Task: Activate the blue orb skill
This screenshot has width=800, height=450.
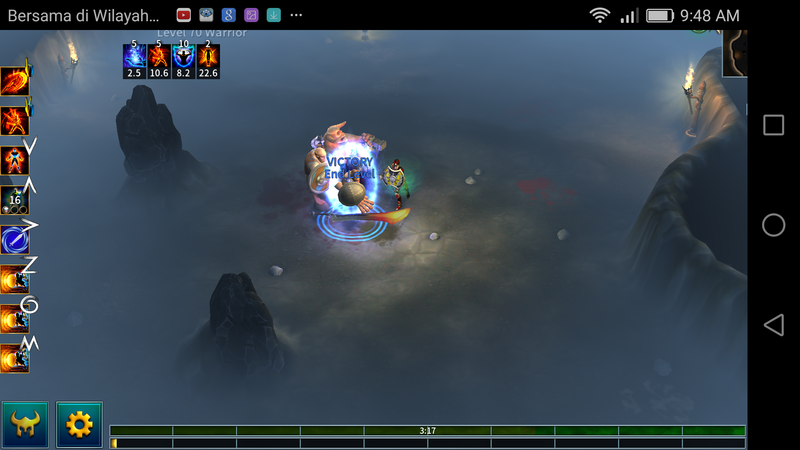Action: click(x=14, y=240)
